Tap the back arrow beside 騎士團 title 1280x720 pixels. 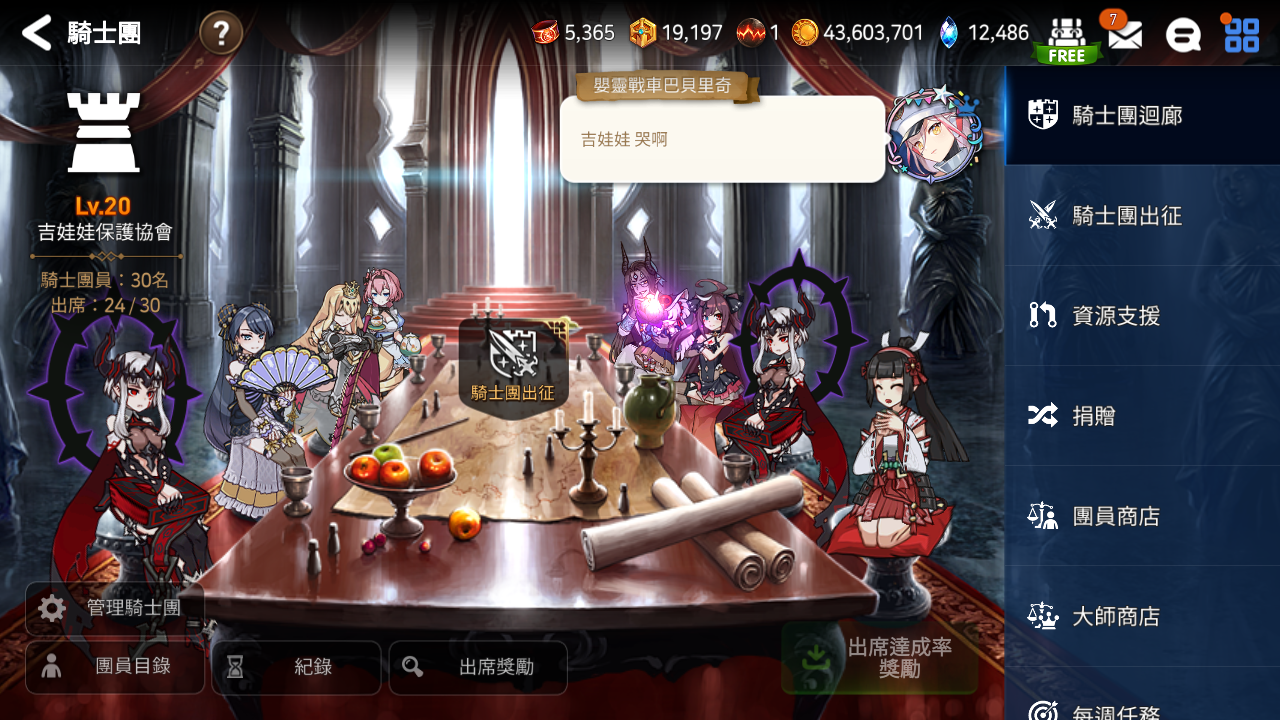coord(36,31)
